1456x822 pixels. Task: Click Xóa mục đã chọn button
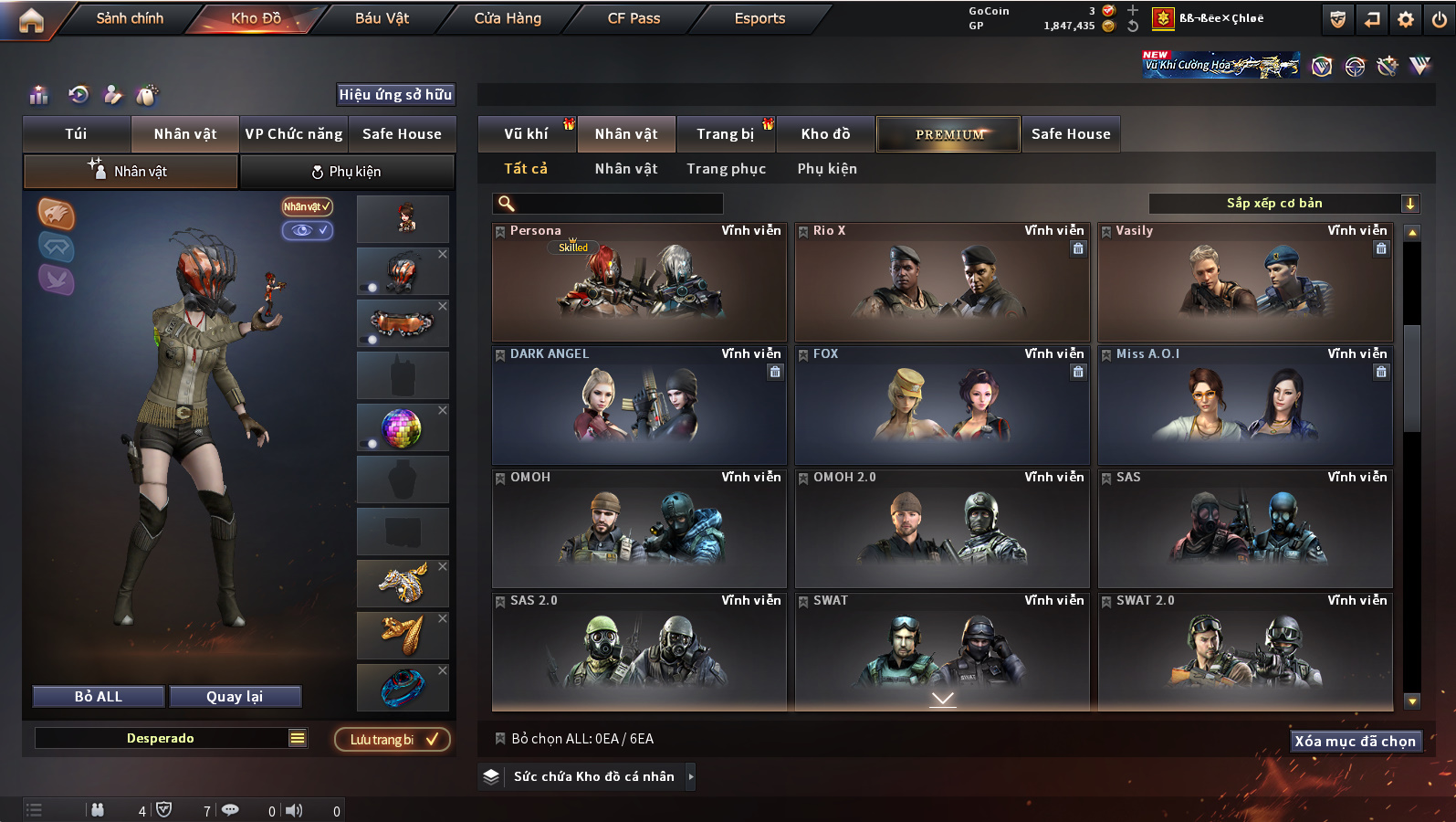point(1355,742)
